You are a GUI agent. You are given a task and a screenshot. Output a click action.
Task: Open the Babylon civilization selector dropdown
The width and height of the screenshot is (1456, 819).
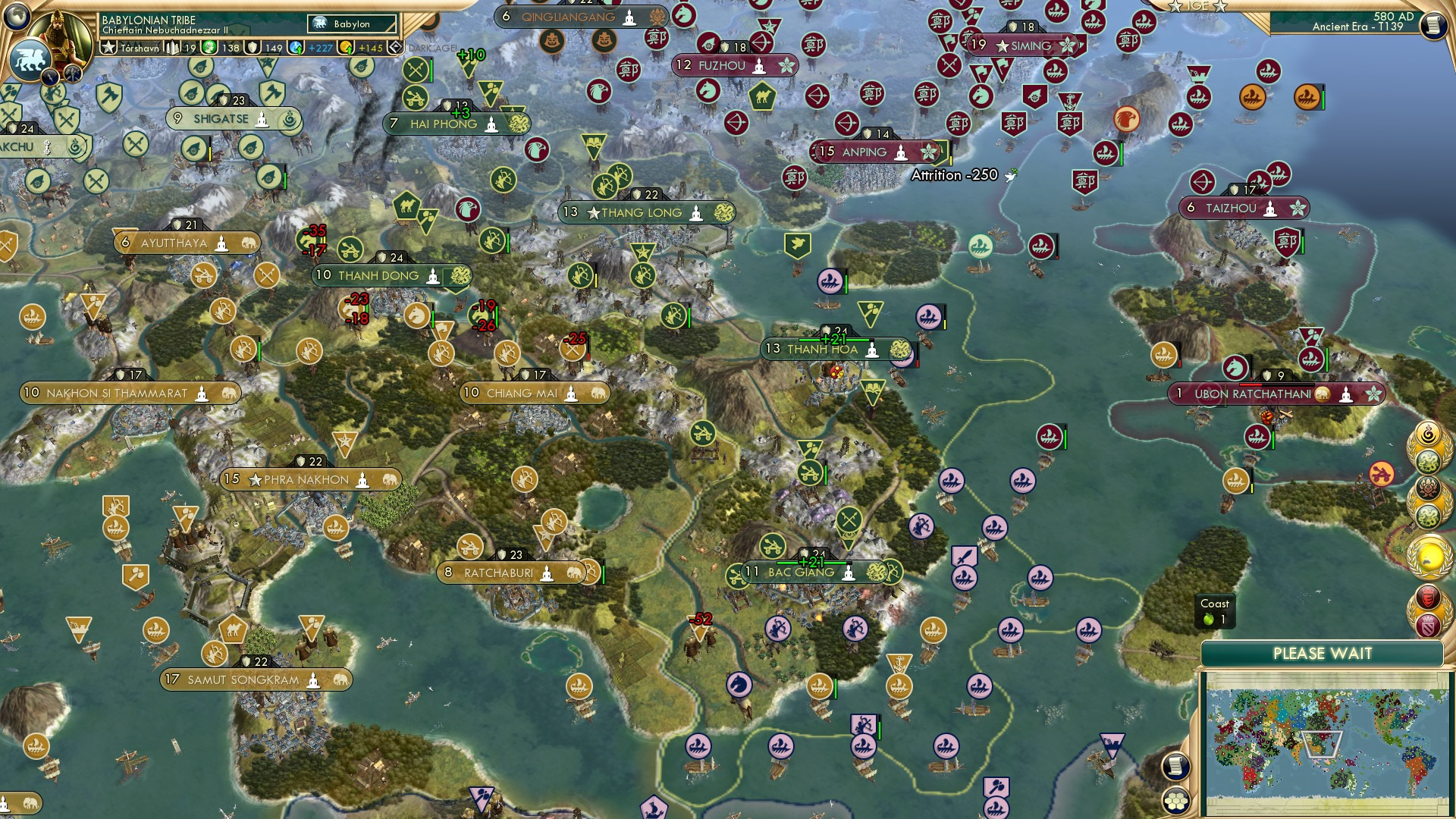point(353,24)
